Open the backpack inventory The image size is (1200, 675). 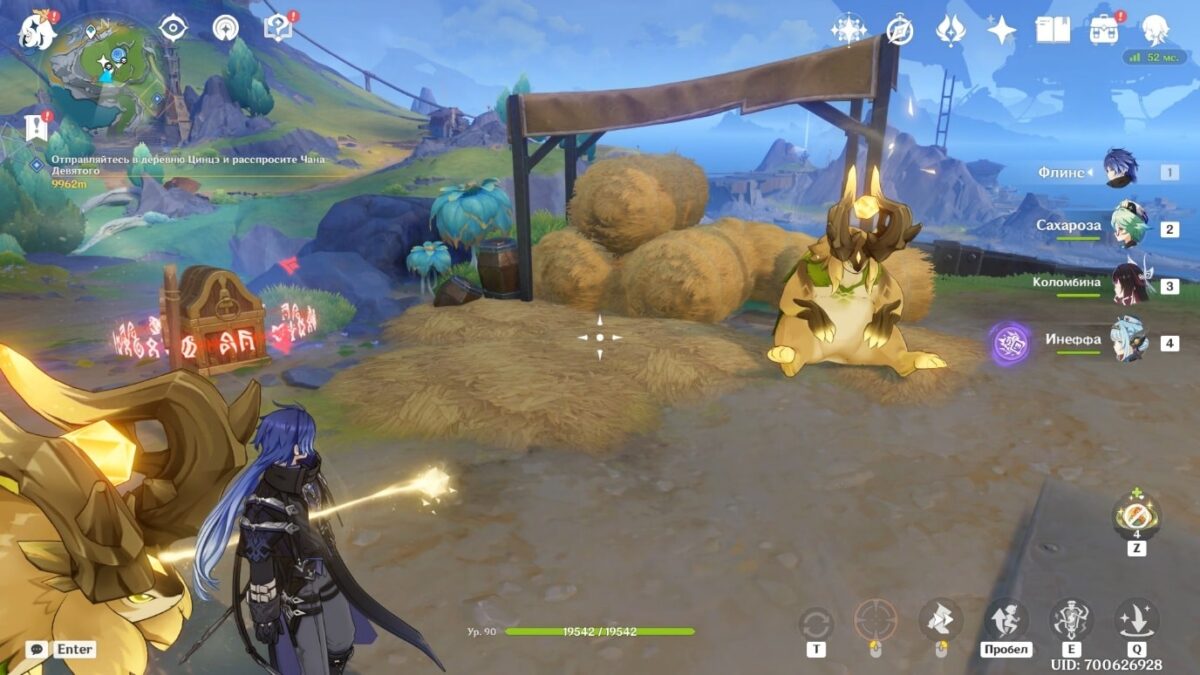pyautogui.click(x=1104, y=29)
